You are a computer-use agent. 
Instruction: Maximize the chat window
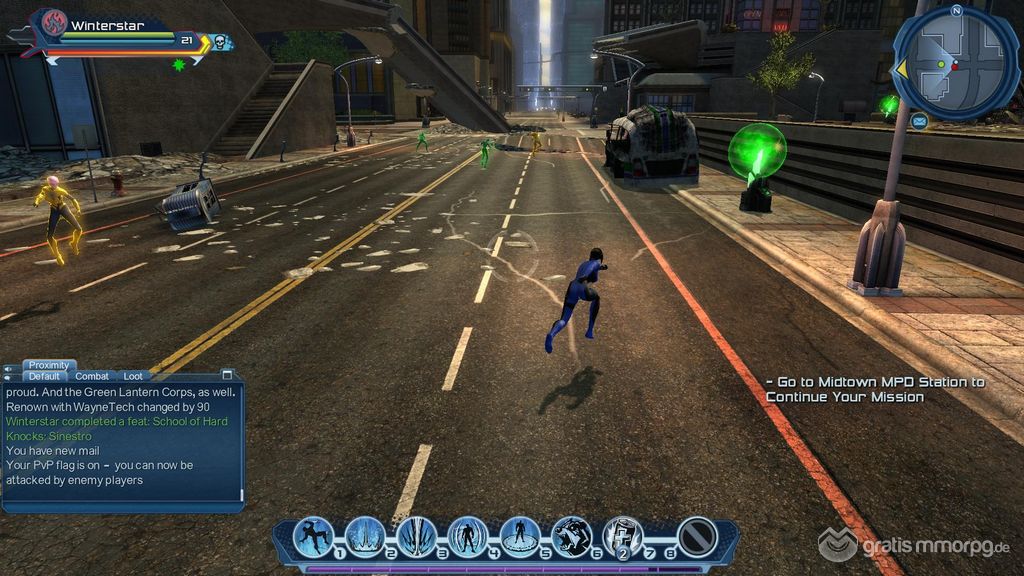click(227, 375)
